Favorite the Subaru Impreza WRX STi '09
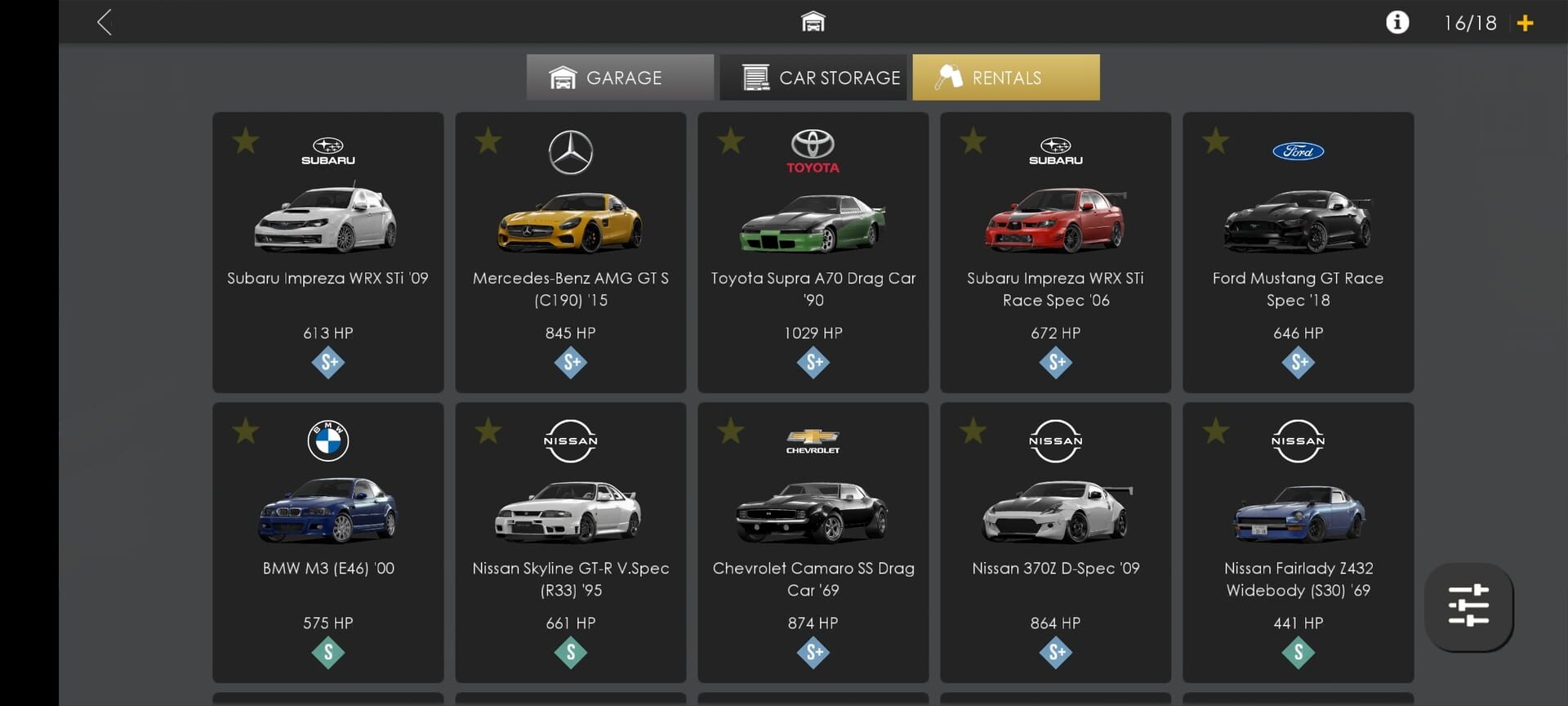Screen dimensions: 1568x706 [245, 141]
